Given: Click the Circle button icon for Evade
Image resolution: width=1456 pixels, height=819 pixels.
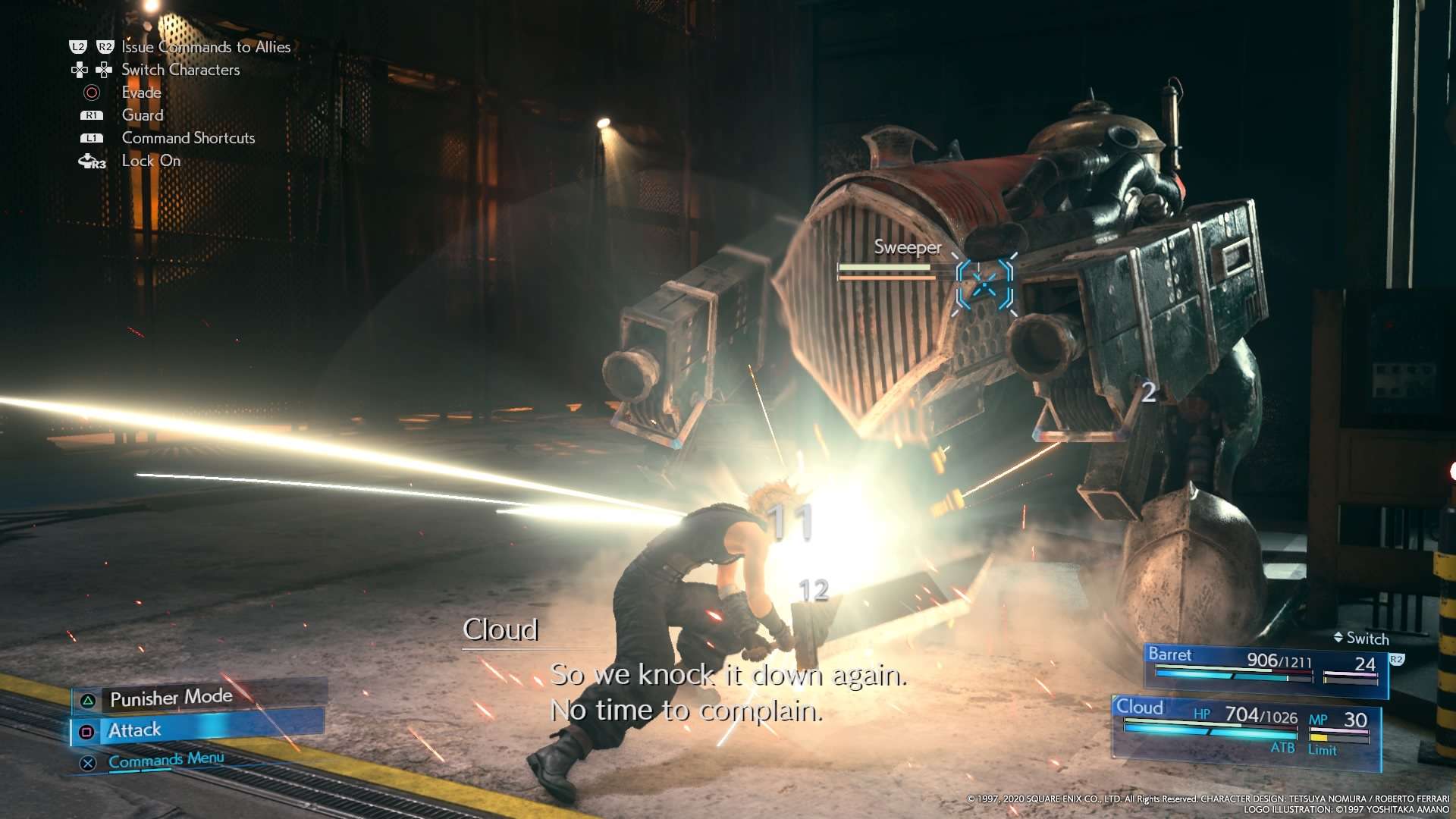Looking at the screenshot, I should (x=93, y=92).
